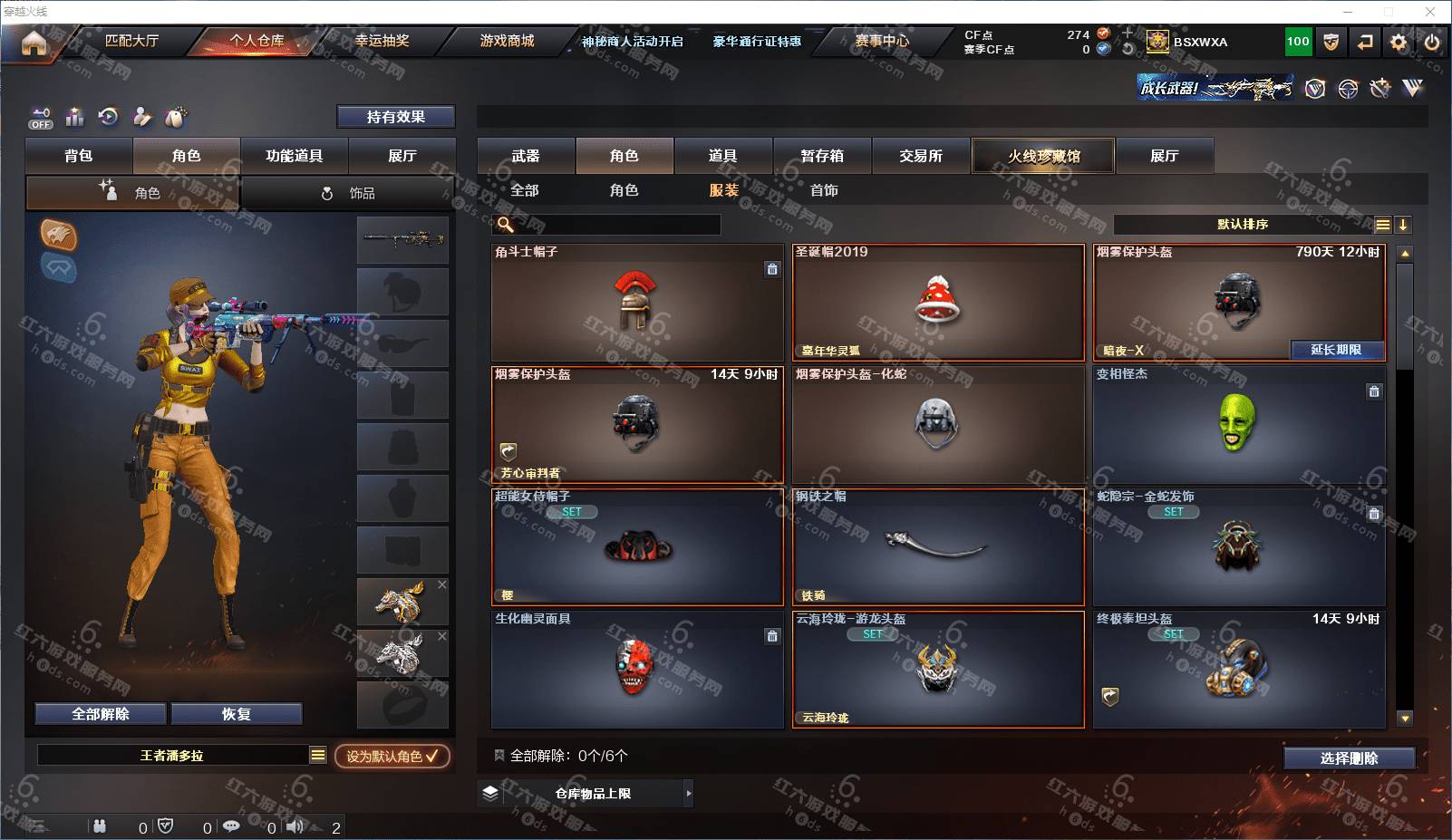
Task: Open the 幸运抽奖 lucky draw page
Action: tap(382, 41)
